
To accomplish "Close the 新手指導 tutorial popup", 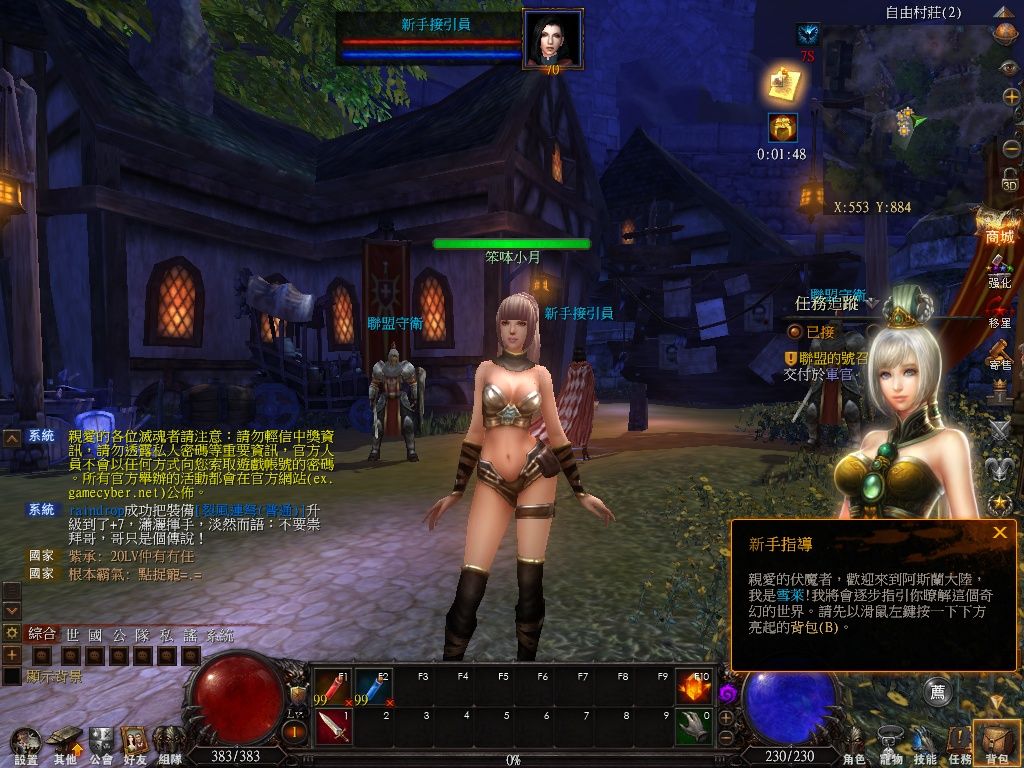I will 999,533.
